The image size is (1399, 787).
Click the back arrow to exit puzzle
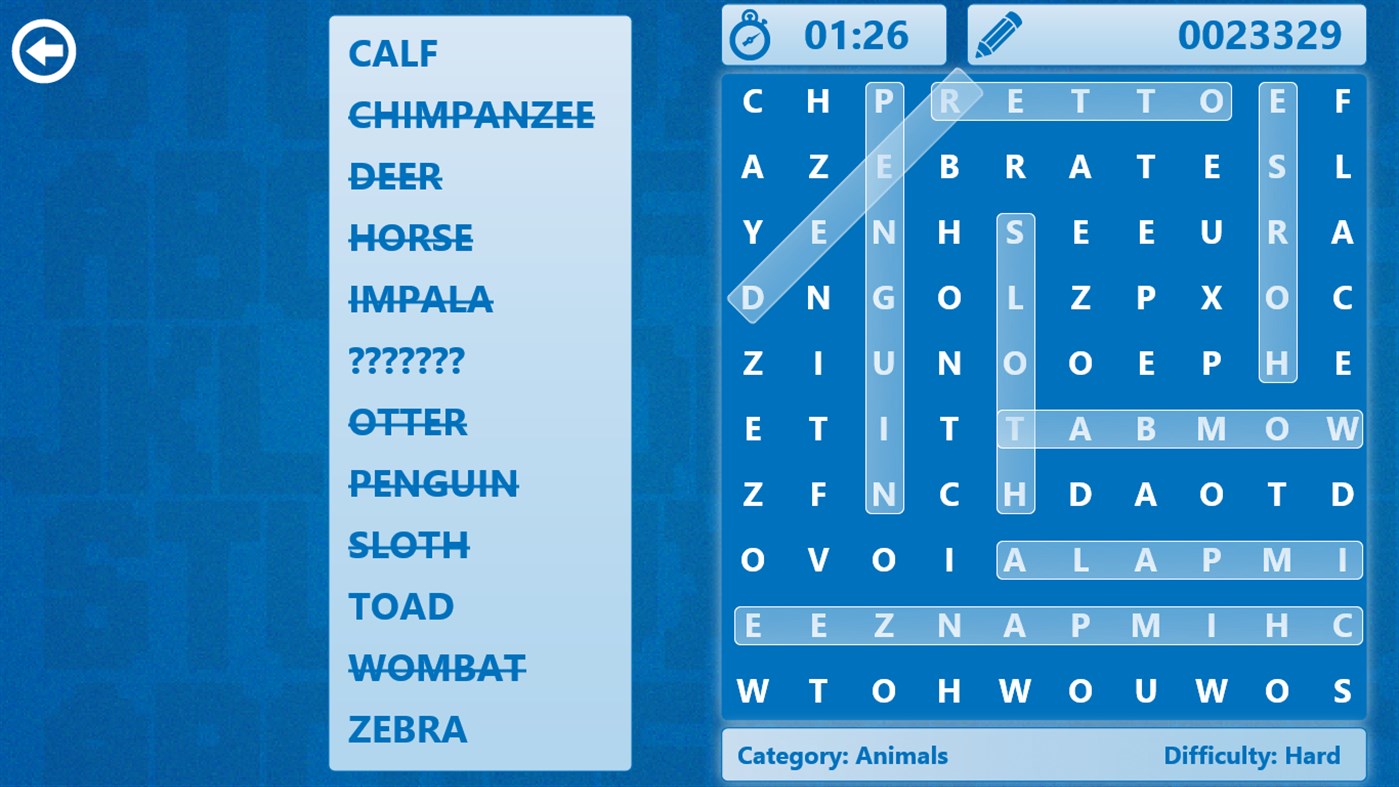coord(43,49)
